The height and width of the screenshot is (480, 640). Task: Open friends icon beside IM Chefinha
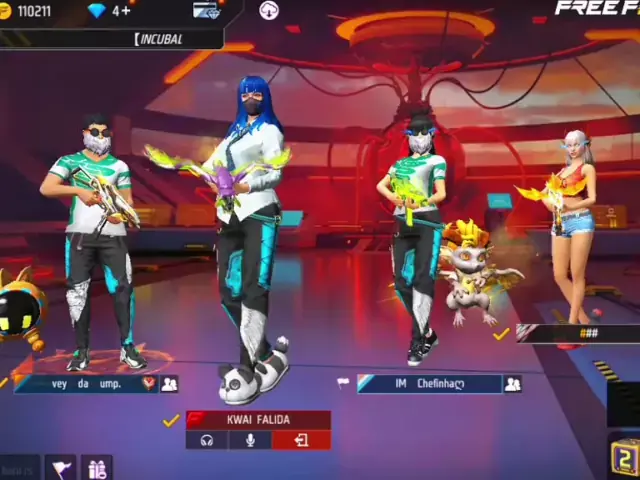pyautogui.click(x=513, y=384)
